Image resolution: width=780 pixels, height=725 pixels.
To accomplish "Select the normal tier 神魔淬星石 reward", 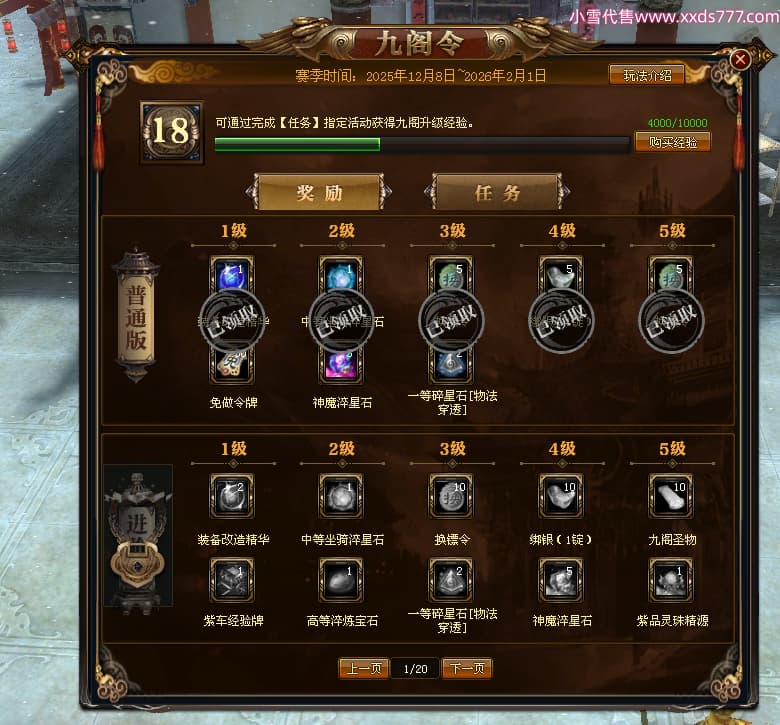I will 341,364.
